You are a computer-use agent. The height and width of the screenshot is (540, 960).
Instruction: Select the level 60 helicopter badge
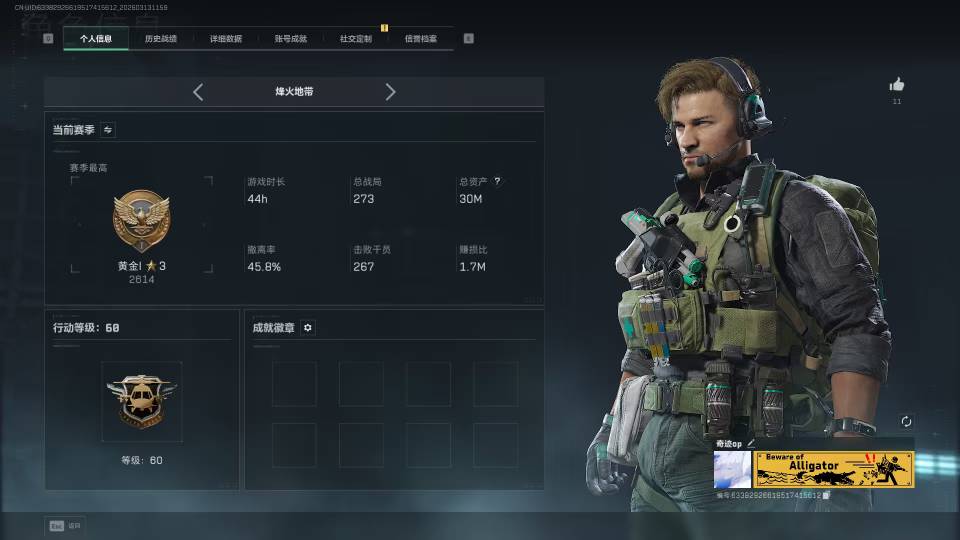[141, 400]
